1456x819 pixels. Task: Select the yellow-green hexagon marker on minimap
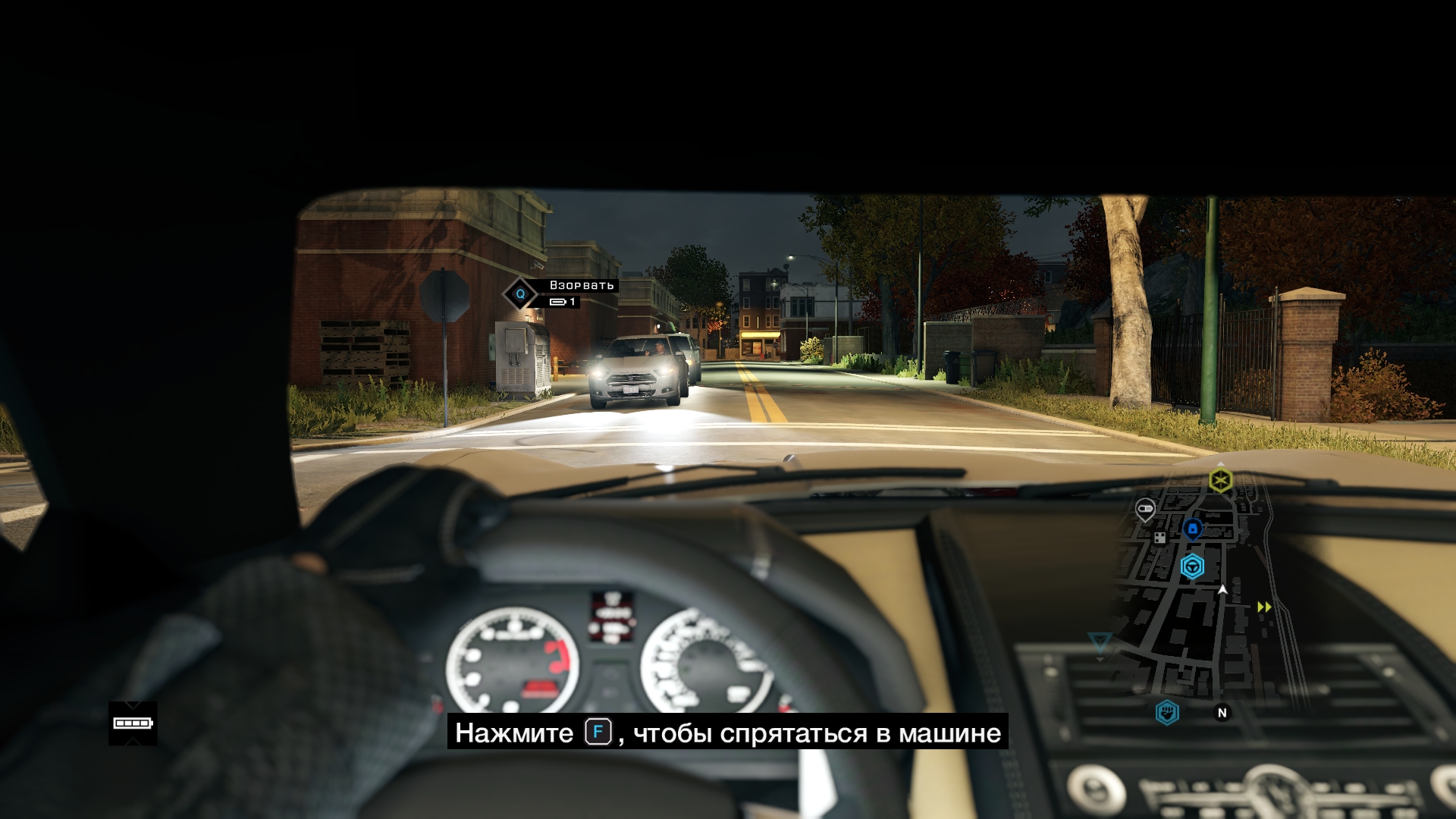pos(1220,480)
